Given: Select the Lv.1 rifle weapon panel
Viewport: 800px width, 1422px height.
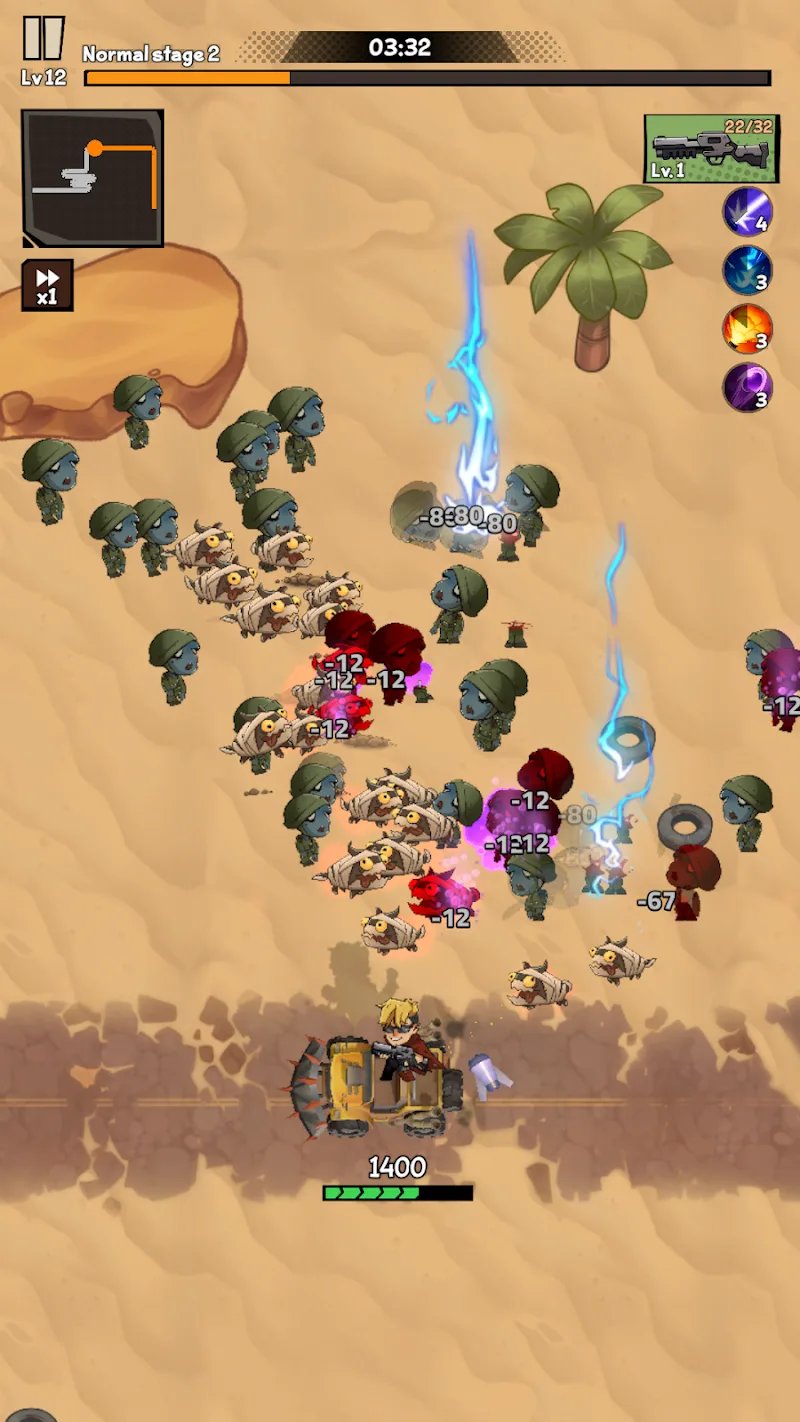Looking at the screenshot, I should click(x=711, y=149).
